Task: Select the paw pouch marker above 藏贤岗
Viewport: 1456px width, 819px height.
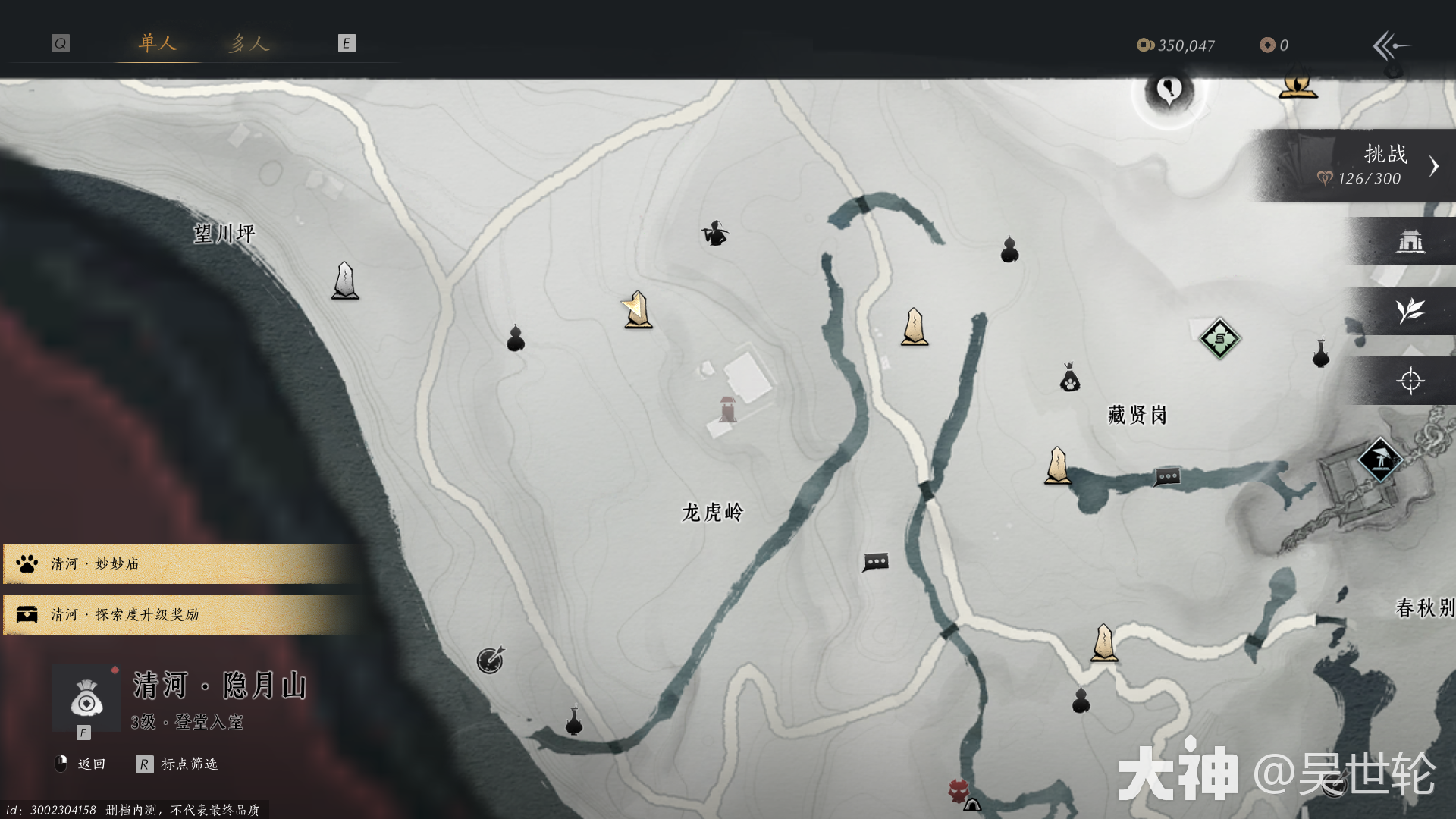Action: coord(1069,378)
